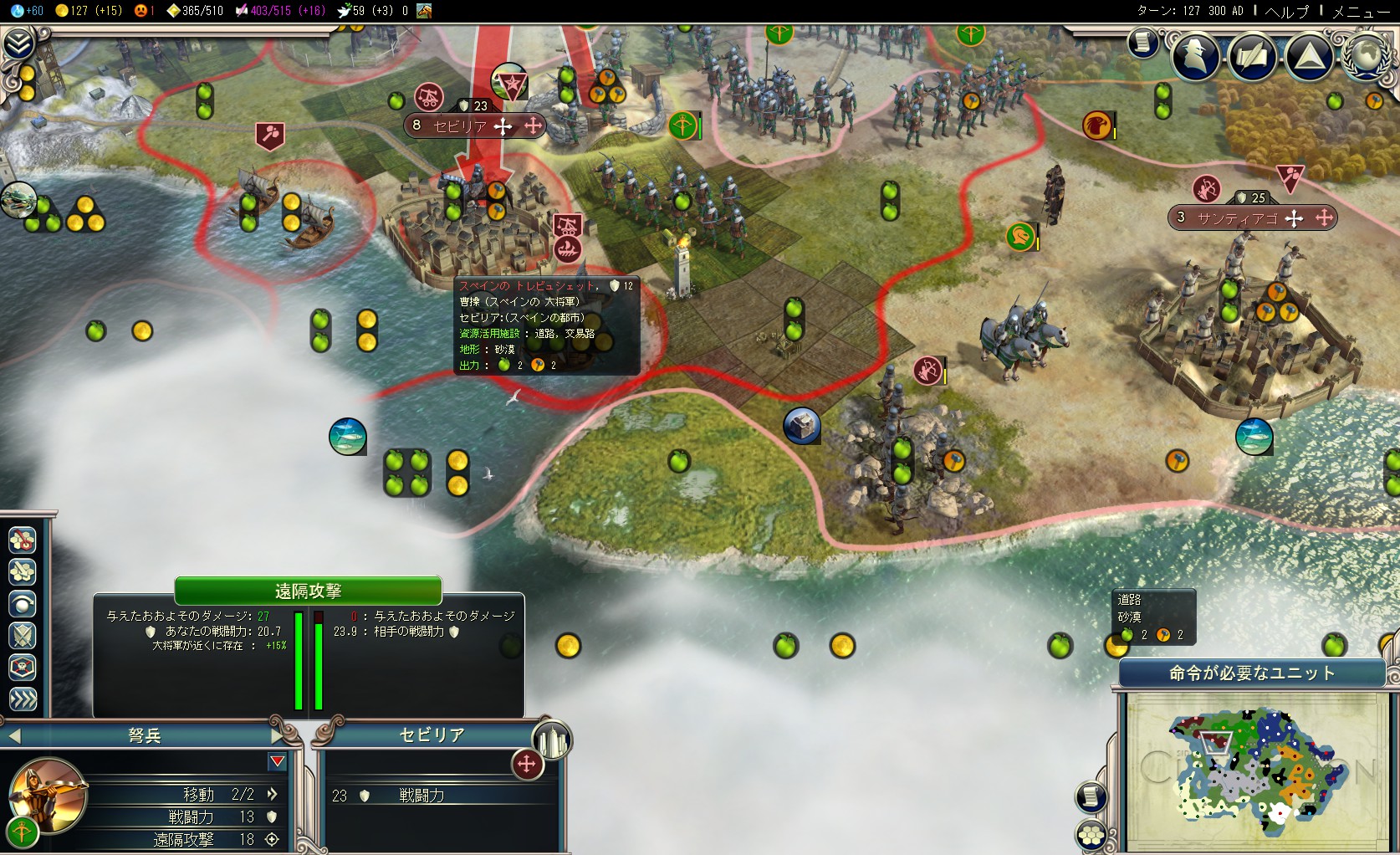Open the メニュー game menu
Viewport: 1400px width, 855px height.
pyautogui.click(x=1361, y=11)
